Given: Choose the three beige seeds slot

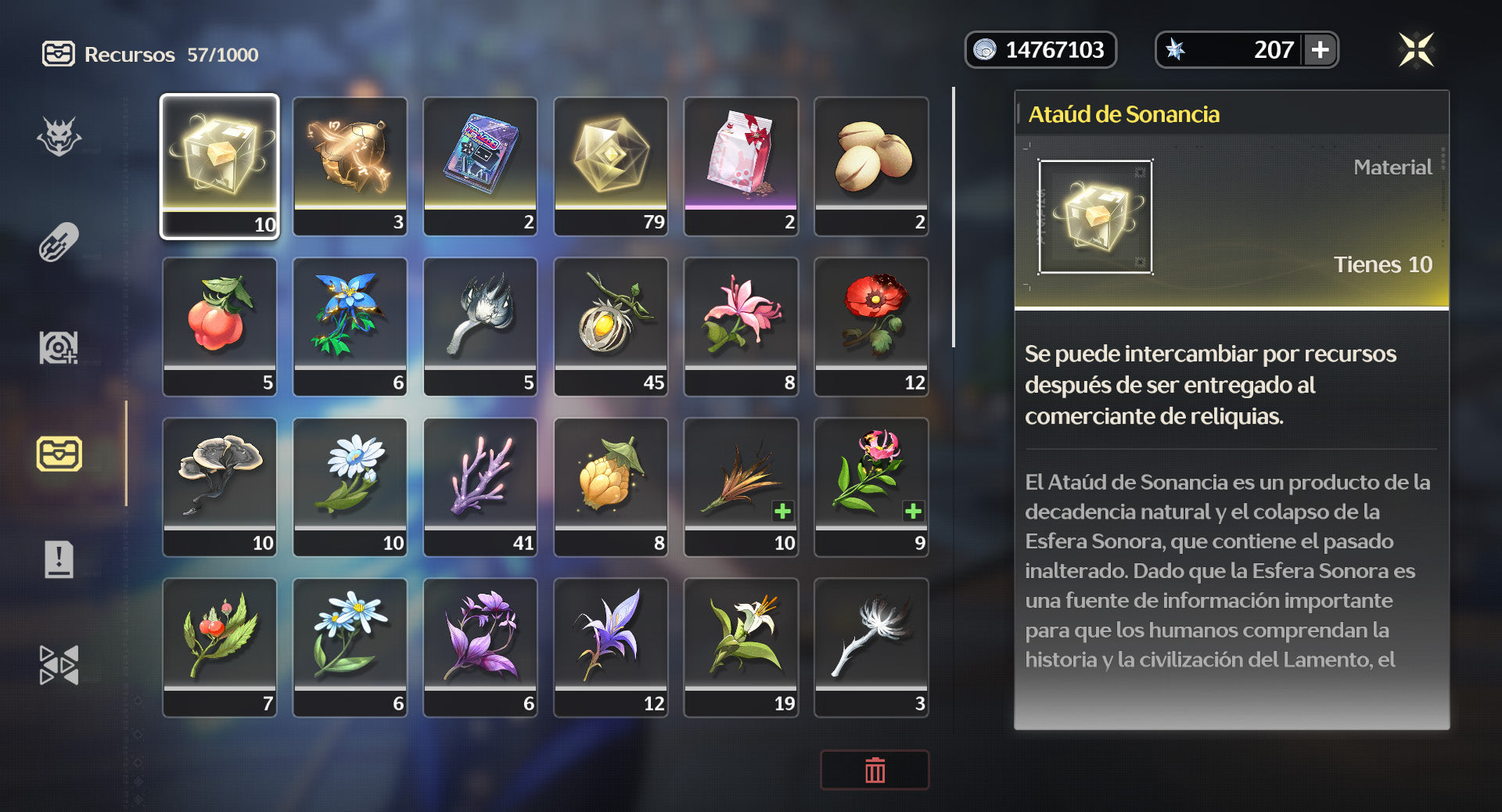Looking at the screenshot, I should tap(871, 166).
